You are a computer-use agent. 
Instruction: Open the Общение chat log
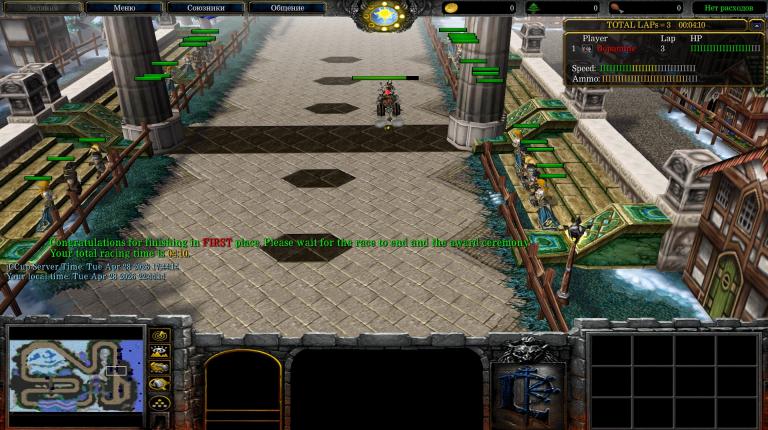tap(286, 8)
